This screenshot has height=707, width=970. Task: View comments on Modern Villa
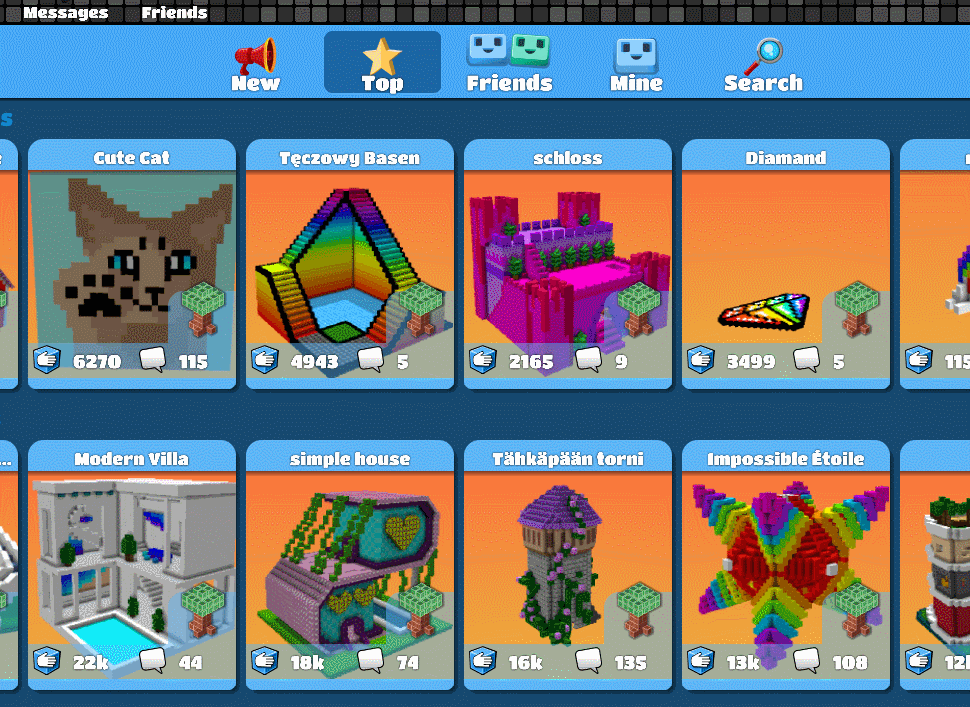[x=153, y=661]
